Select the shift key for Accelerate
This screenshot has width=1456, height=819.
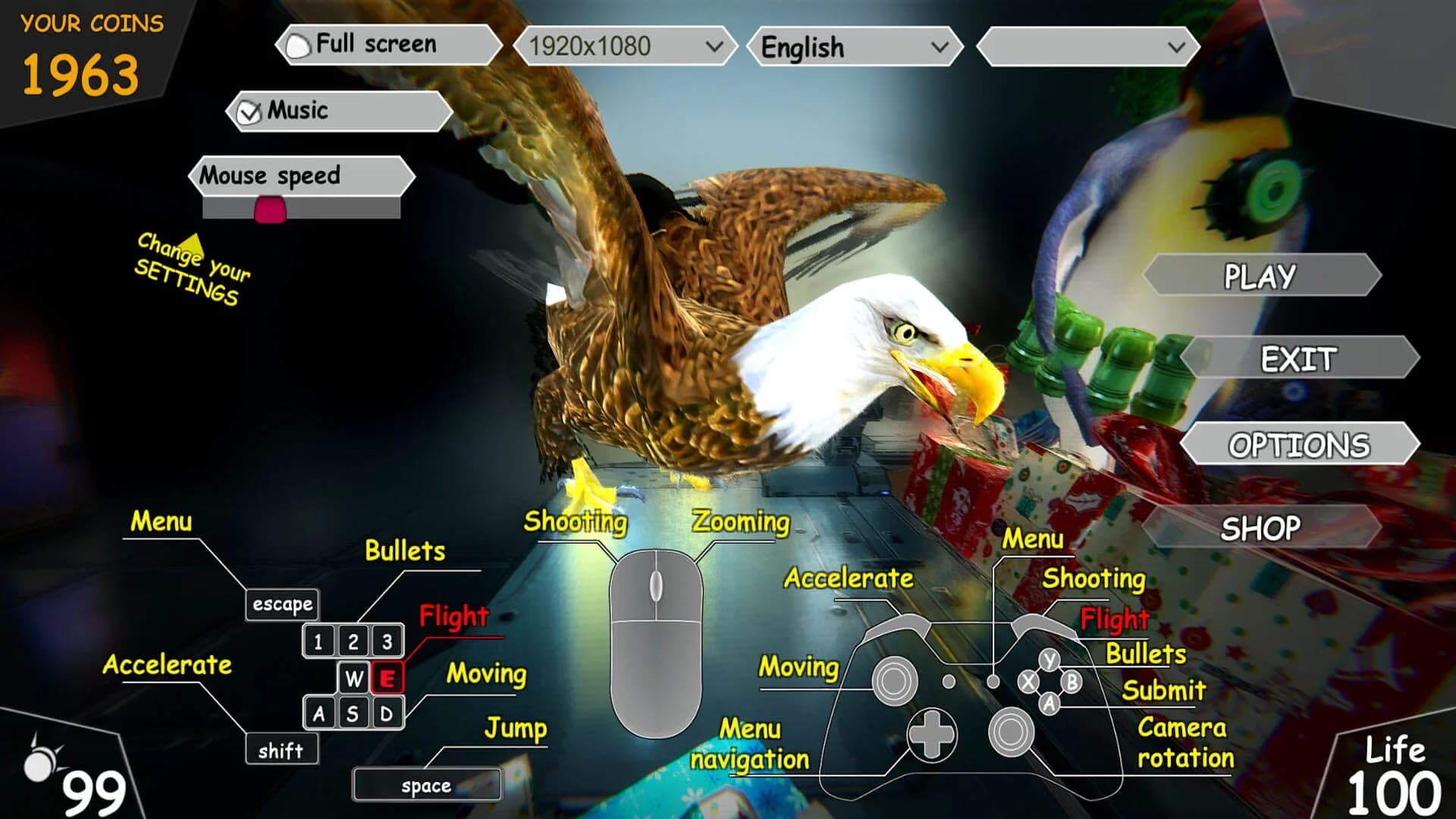click(x=281, y=750)
